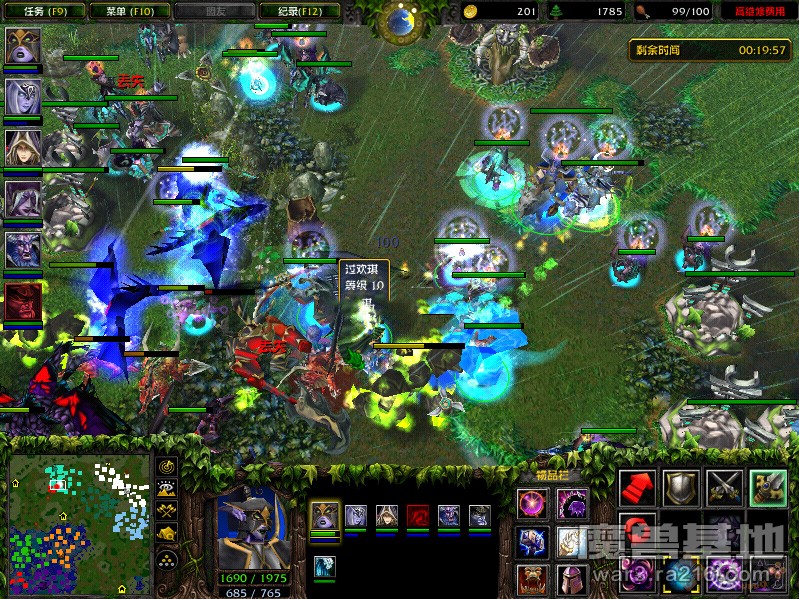
Task: Select the Warden unit in group panel
Action: pos(323,516)
